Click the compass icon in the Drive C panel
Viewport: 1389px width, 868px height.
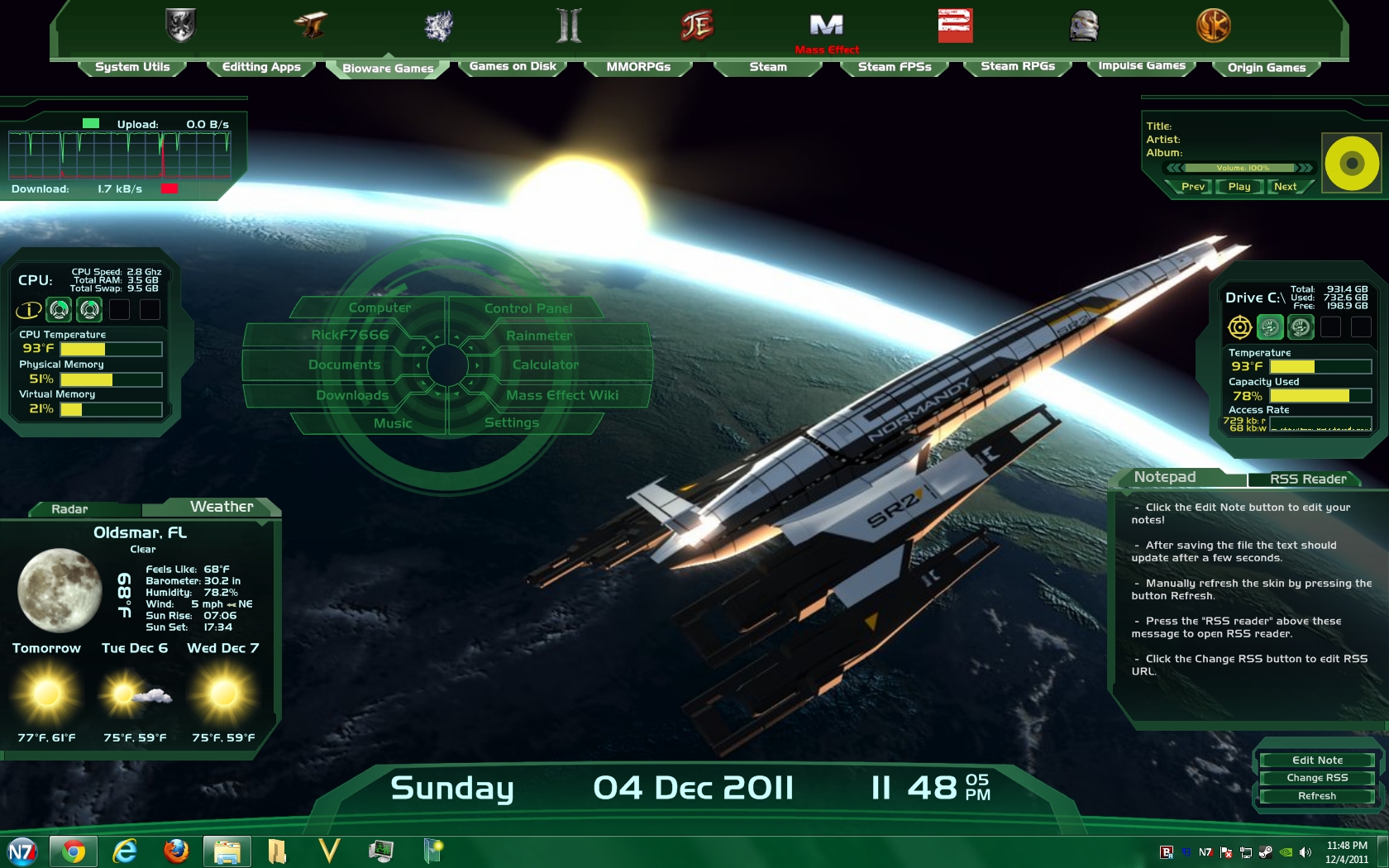tap(1240, 327)
